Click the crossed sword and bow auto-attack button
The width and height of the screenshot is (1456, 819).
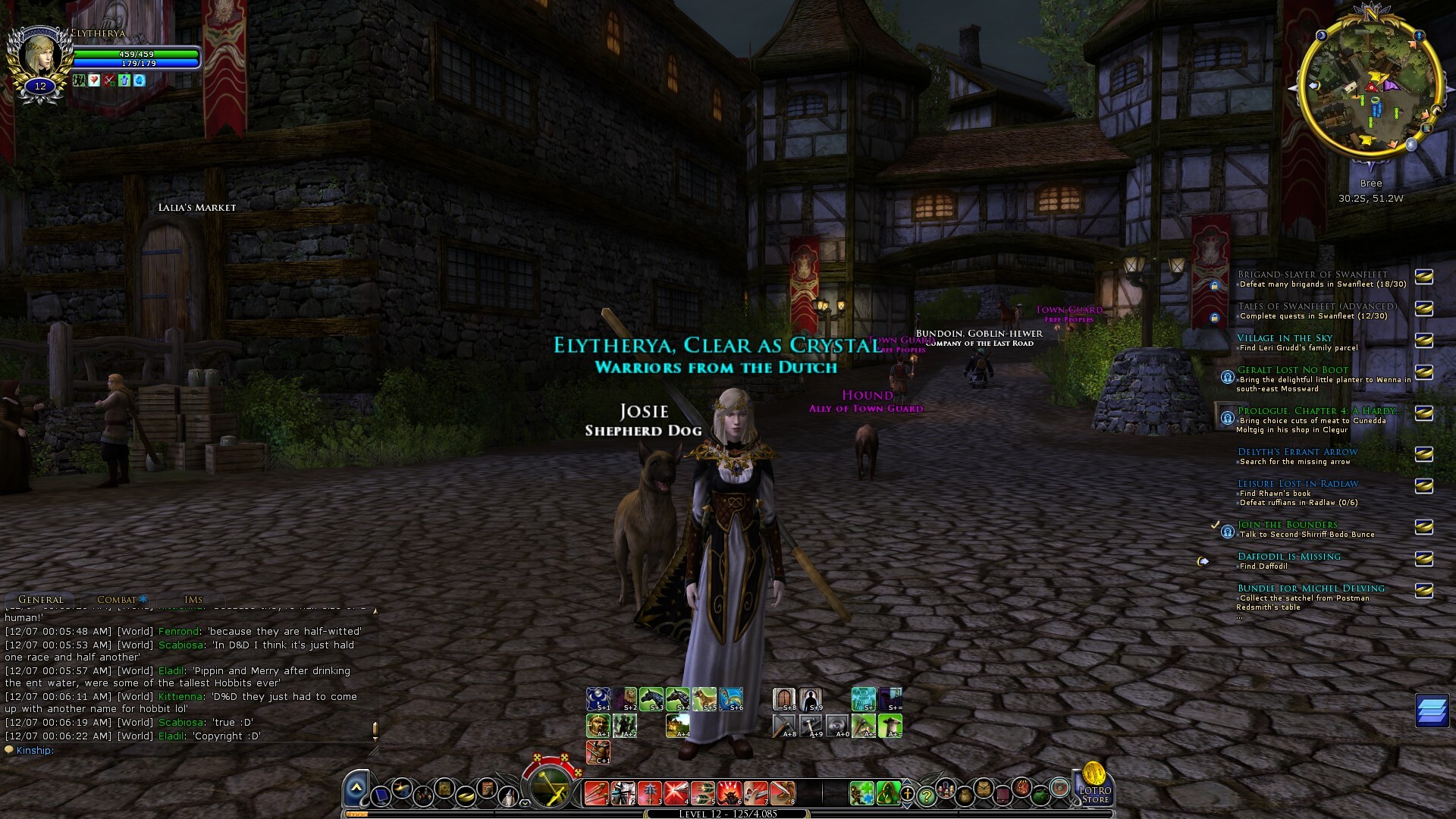[551, 789]
